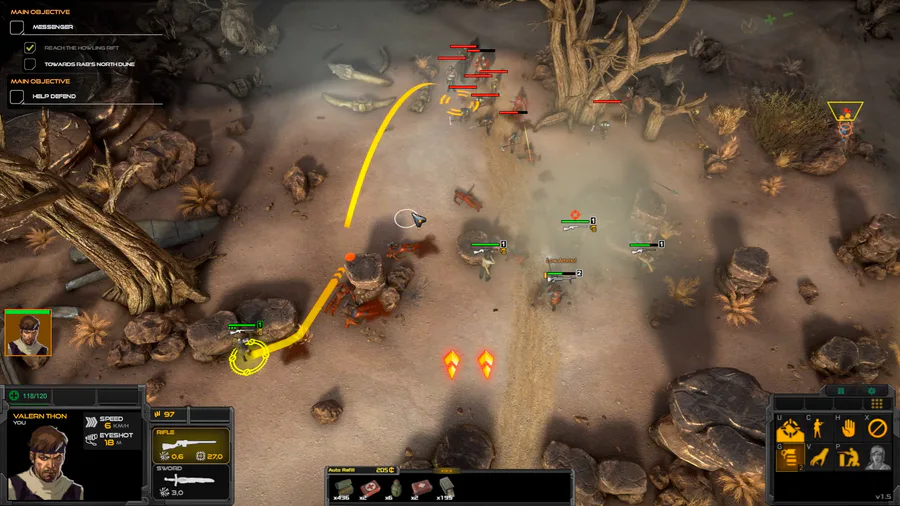
Task: Choose the standing rifleman stance command
Action: (819, 428)
